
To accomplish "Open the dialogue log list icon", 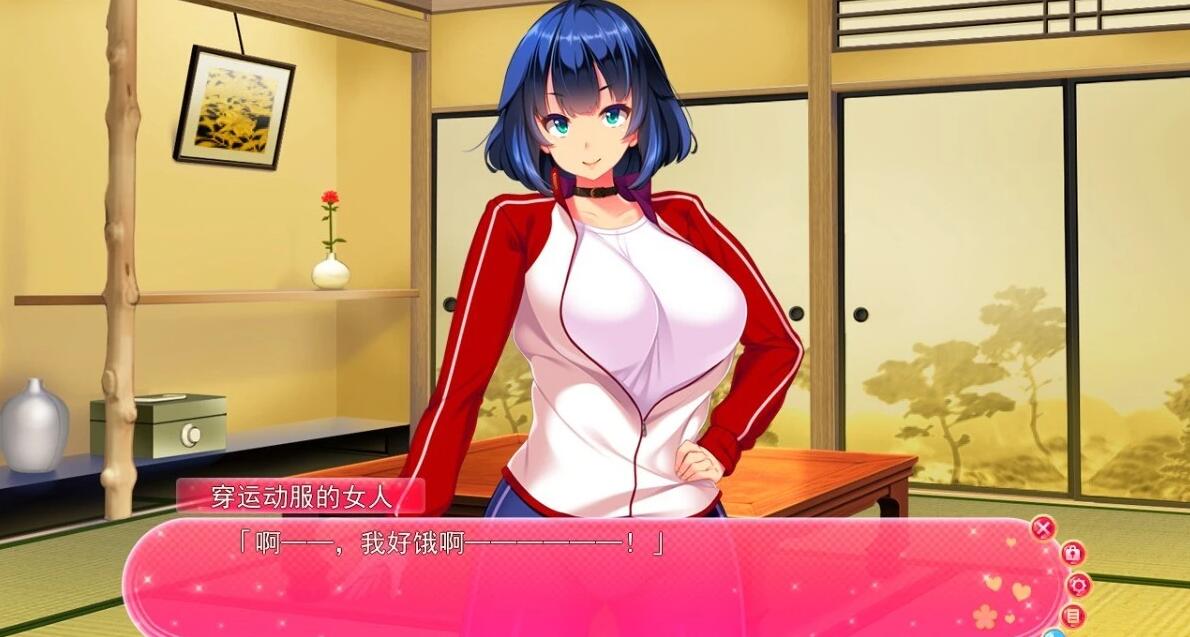I will [1074, 615].
